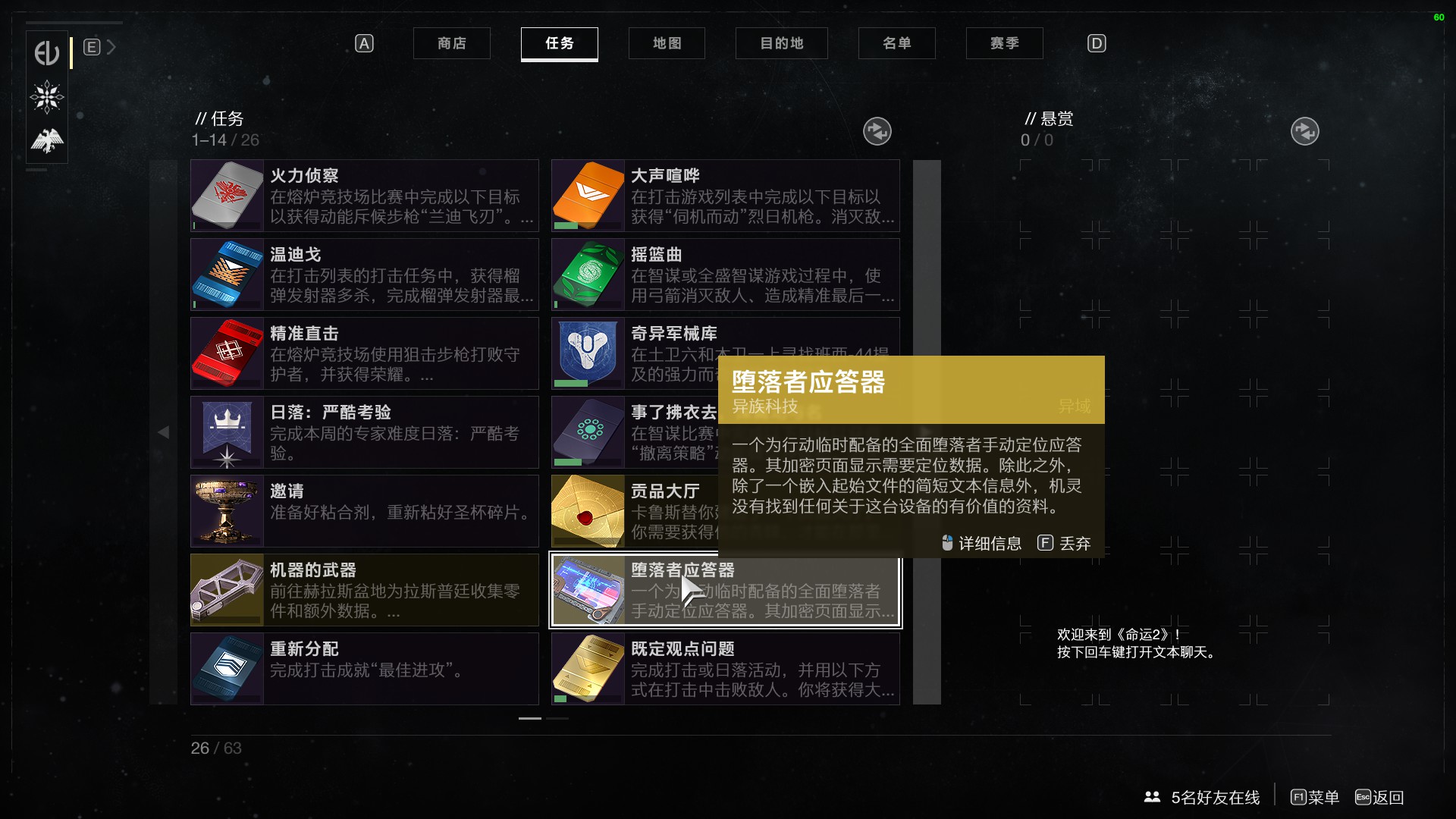Viewport: 1456px width, 819px height.
Task: Select the snowflake event icon in the sidebar
Action: [x=46, y=98]
